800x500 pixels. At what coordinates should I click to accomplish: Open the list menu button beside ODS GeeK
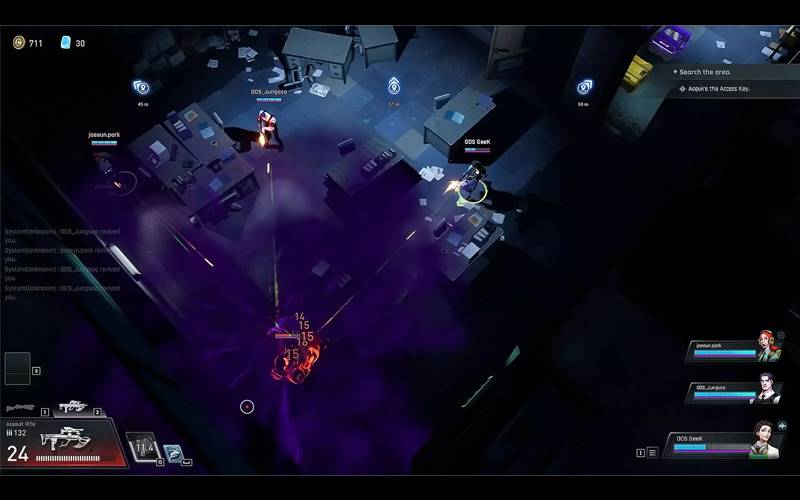(x=652, y=452)
